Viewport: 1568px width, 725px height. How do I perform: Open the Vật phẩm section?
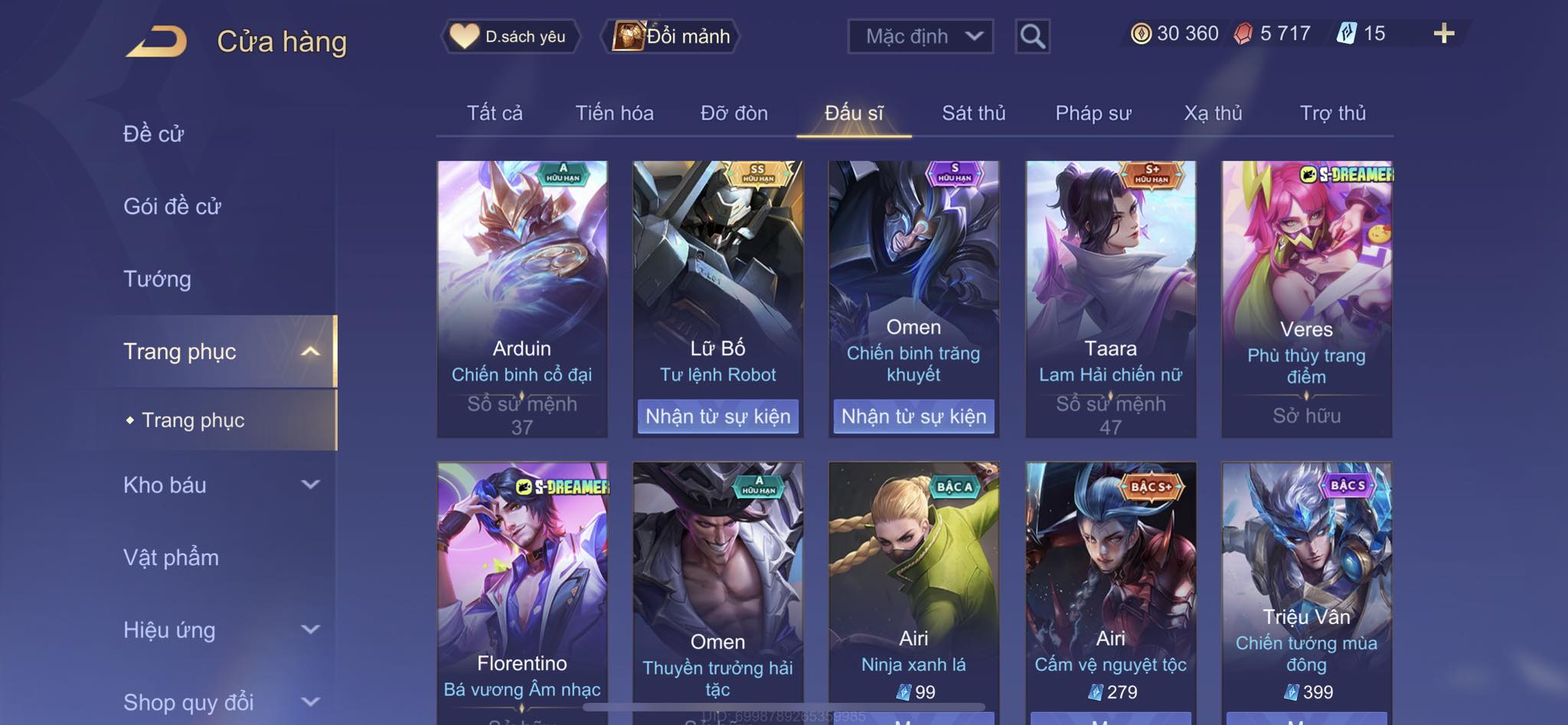click(171, 557)
